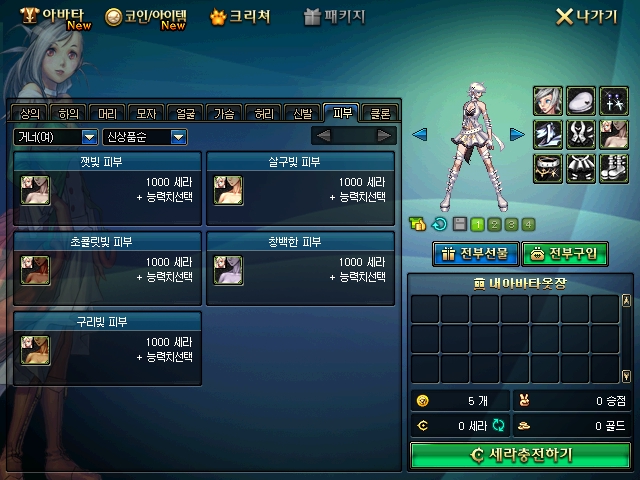The height and width of the screenshot is (480, 640).
Task: Open the 신상품순 sort dropdown
Action: [145, 136]
